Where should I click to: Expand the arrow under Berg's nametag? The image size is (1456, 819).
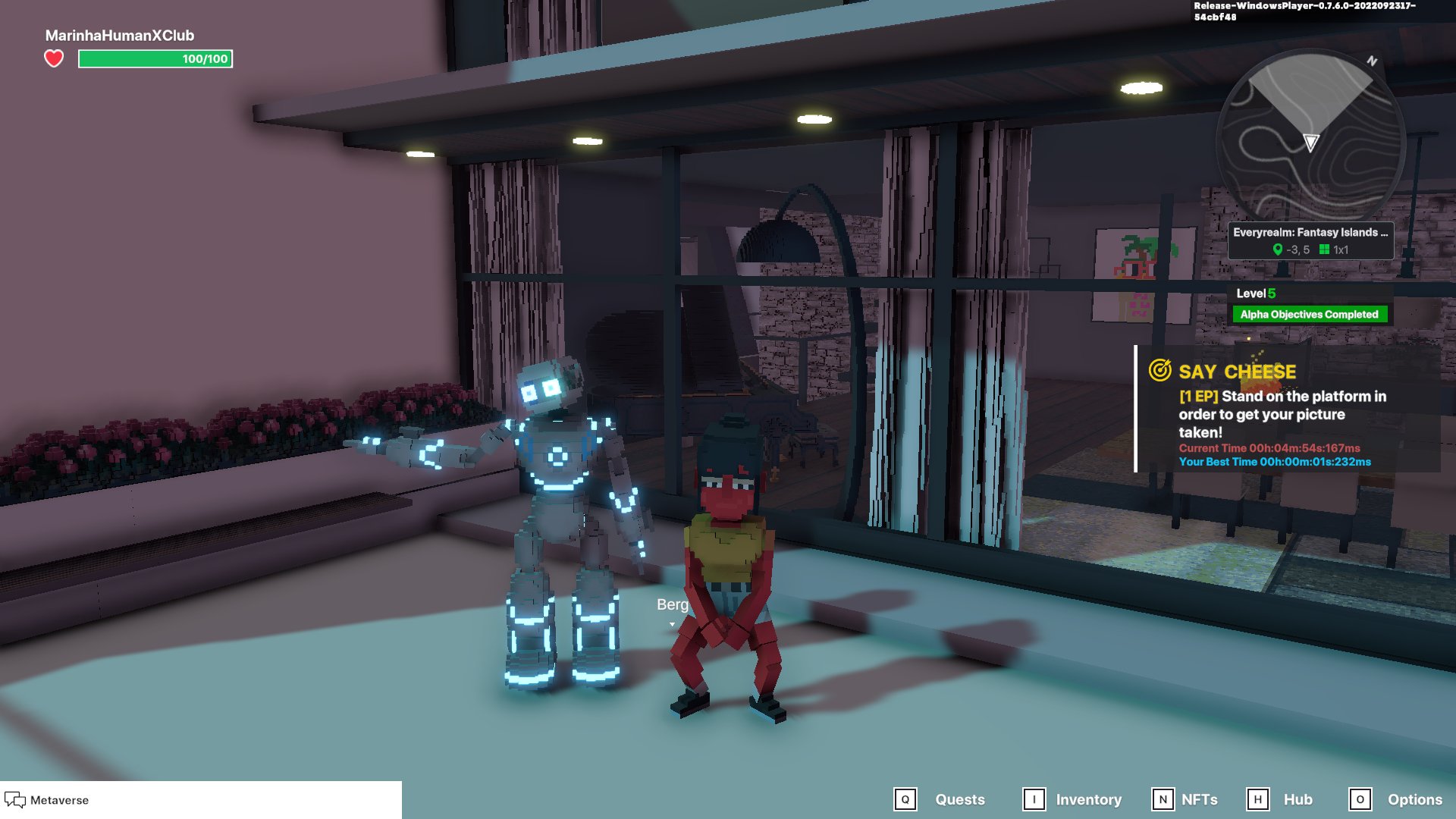pos(671,623)
